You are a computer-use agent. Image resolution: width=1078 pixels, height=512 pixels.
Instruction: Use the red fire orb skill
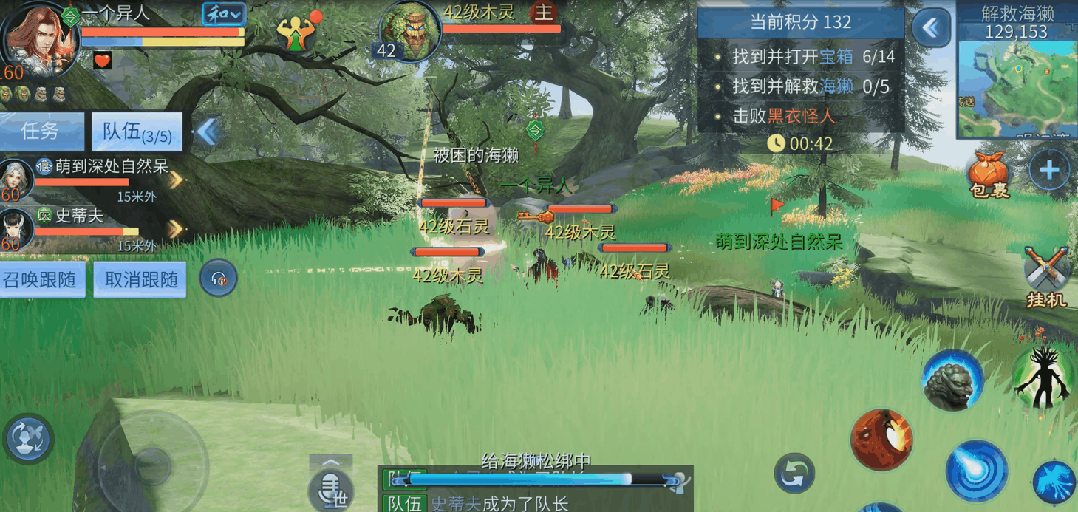coord(882,438)
